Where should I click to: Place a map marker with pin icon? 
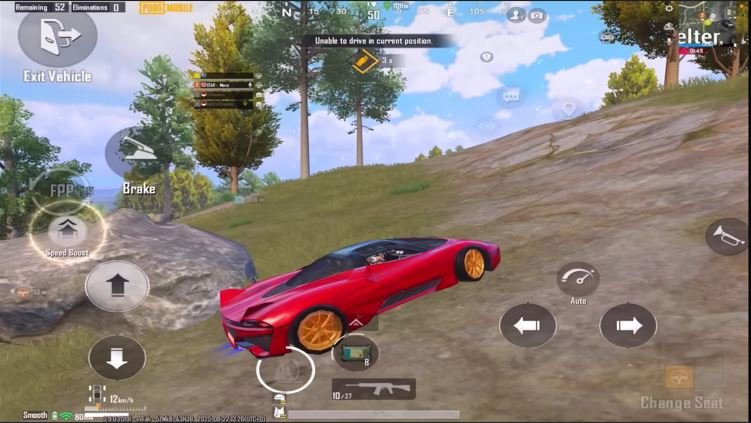[x=569, y=108]
